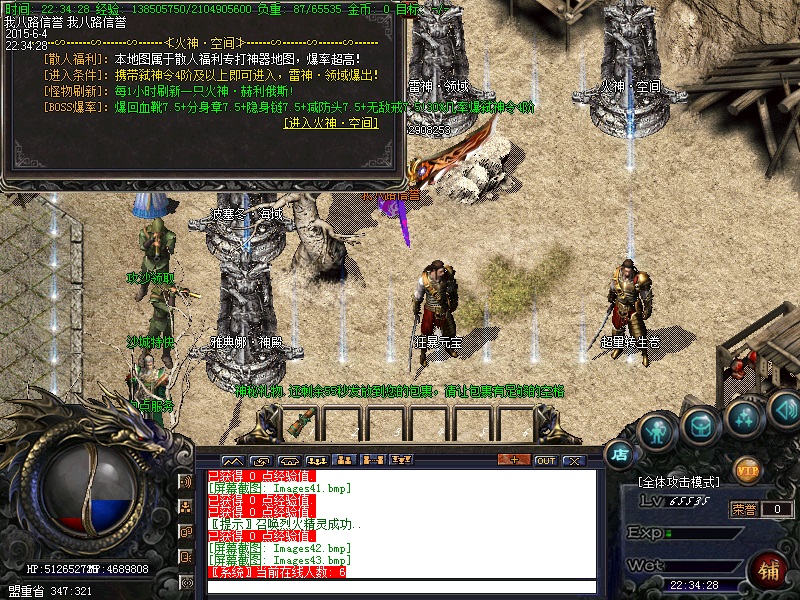Click the 进入火神·空间 dialogue link
This screenshot has height=600, width=800.
coord(331,123)
